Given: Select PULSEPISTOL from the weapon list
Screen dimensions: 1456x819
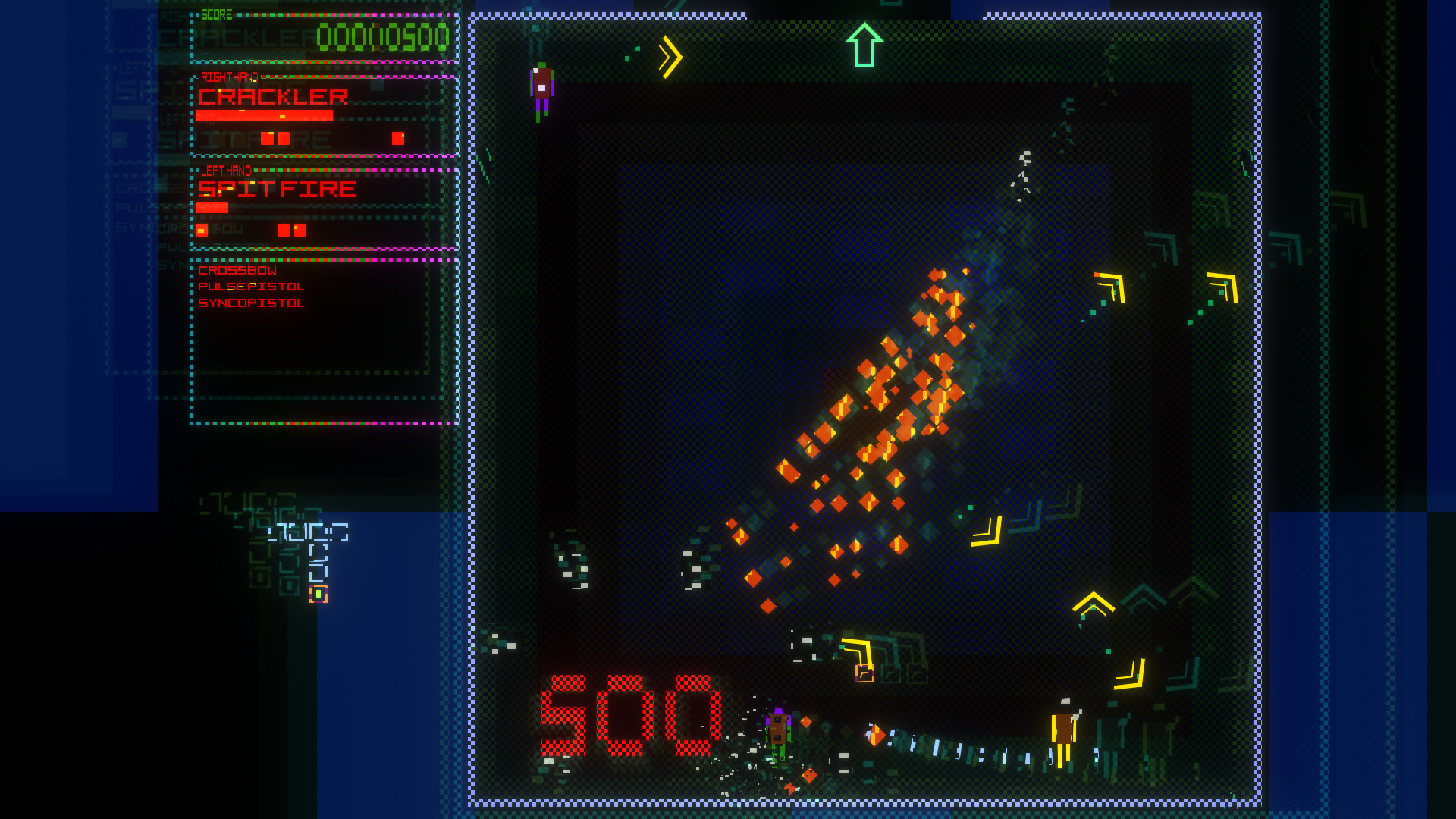Looking at the screenshot, I should click(250, 286).
